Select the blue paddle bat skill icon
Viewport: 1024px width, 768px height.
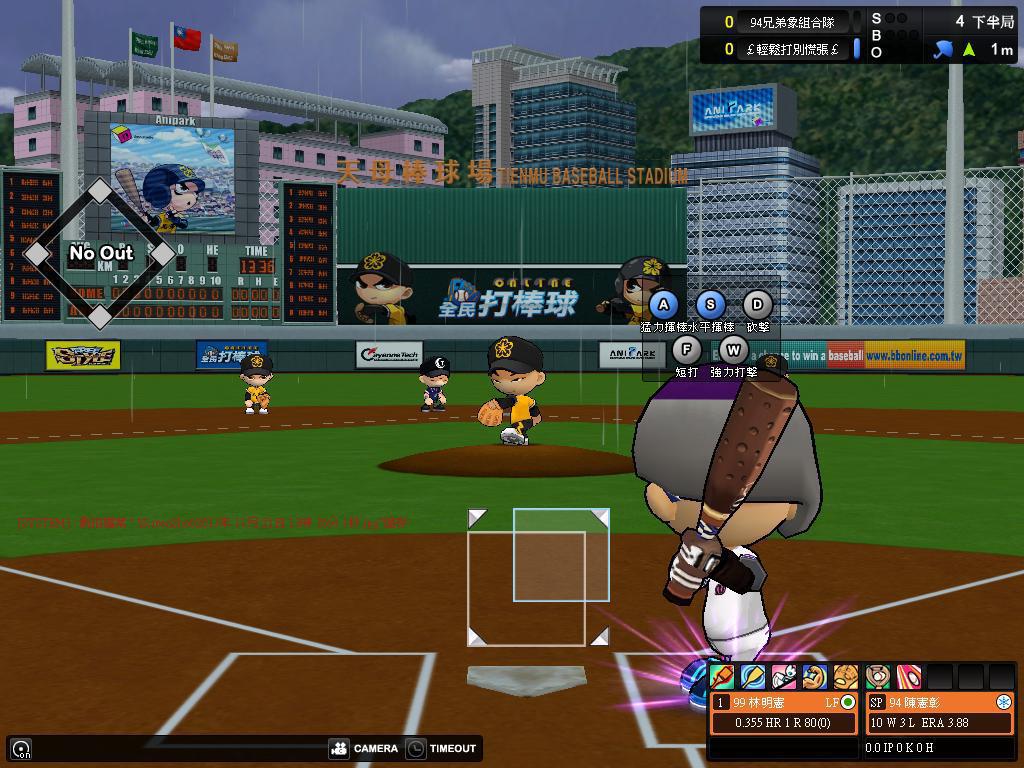pos(753,677)
